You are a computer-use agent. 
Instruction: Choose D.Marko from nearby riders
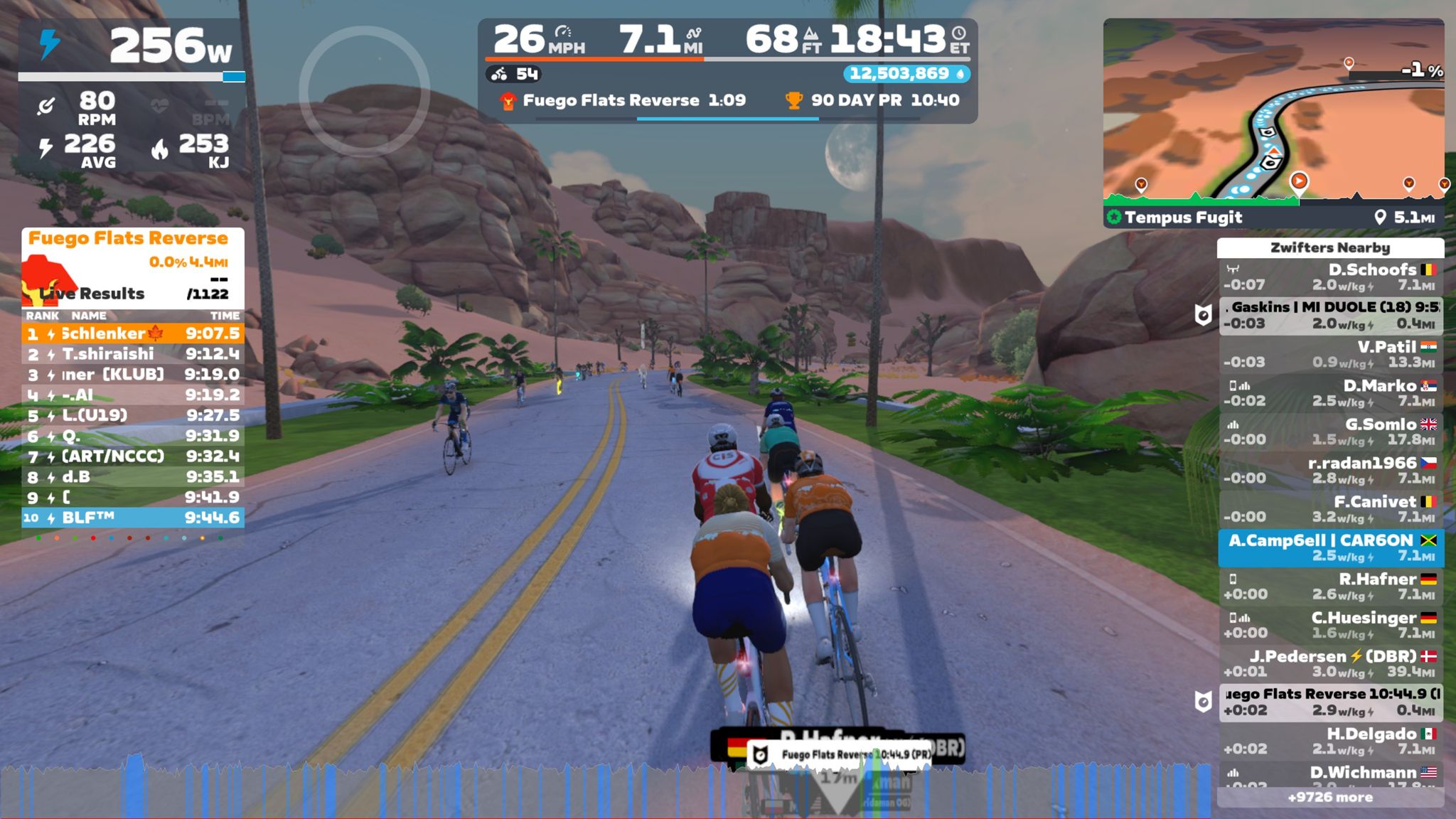(x=1330, y=392)
